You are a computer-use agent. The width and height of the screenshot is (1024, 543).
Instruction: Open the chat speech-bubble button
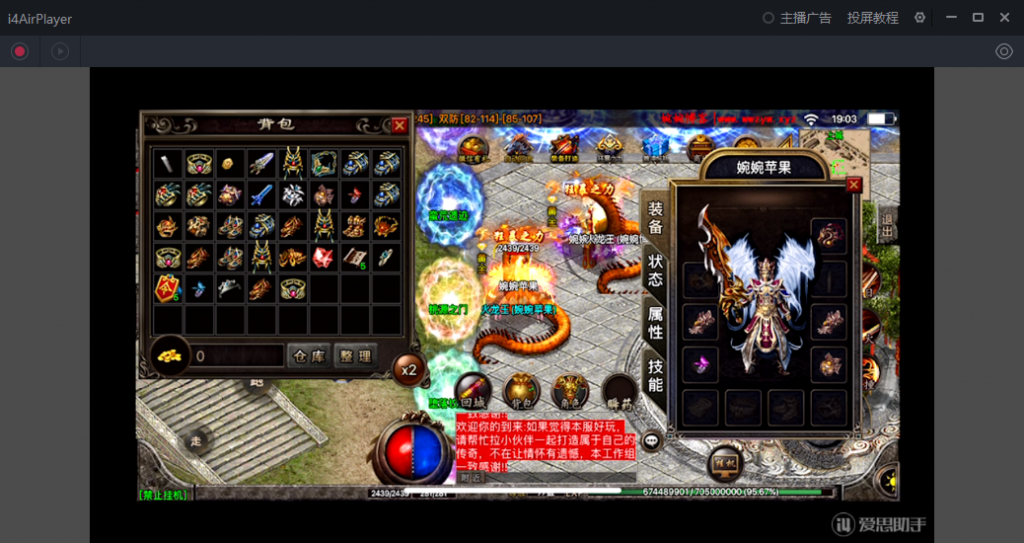652,438
